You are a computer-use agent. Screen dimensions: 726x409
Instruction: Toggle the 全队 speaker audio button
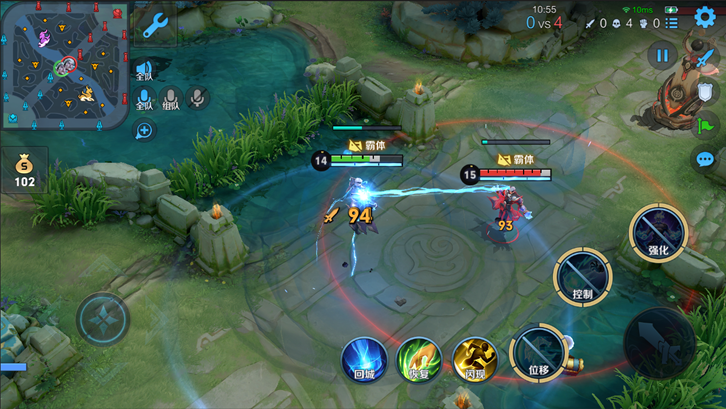(144, 70)
